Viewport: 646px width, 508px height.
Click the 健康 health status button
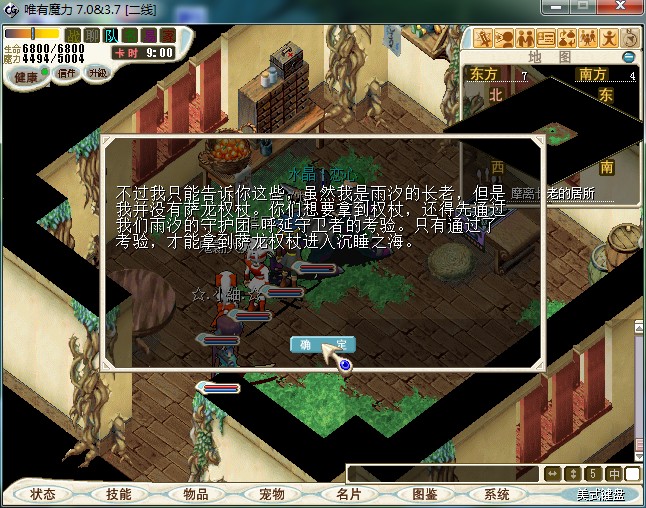pos(26,77)
